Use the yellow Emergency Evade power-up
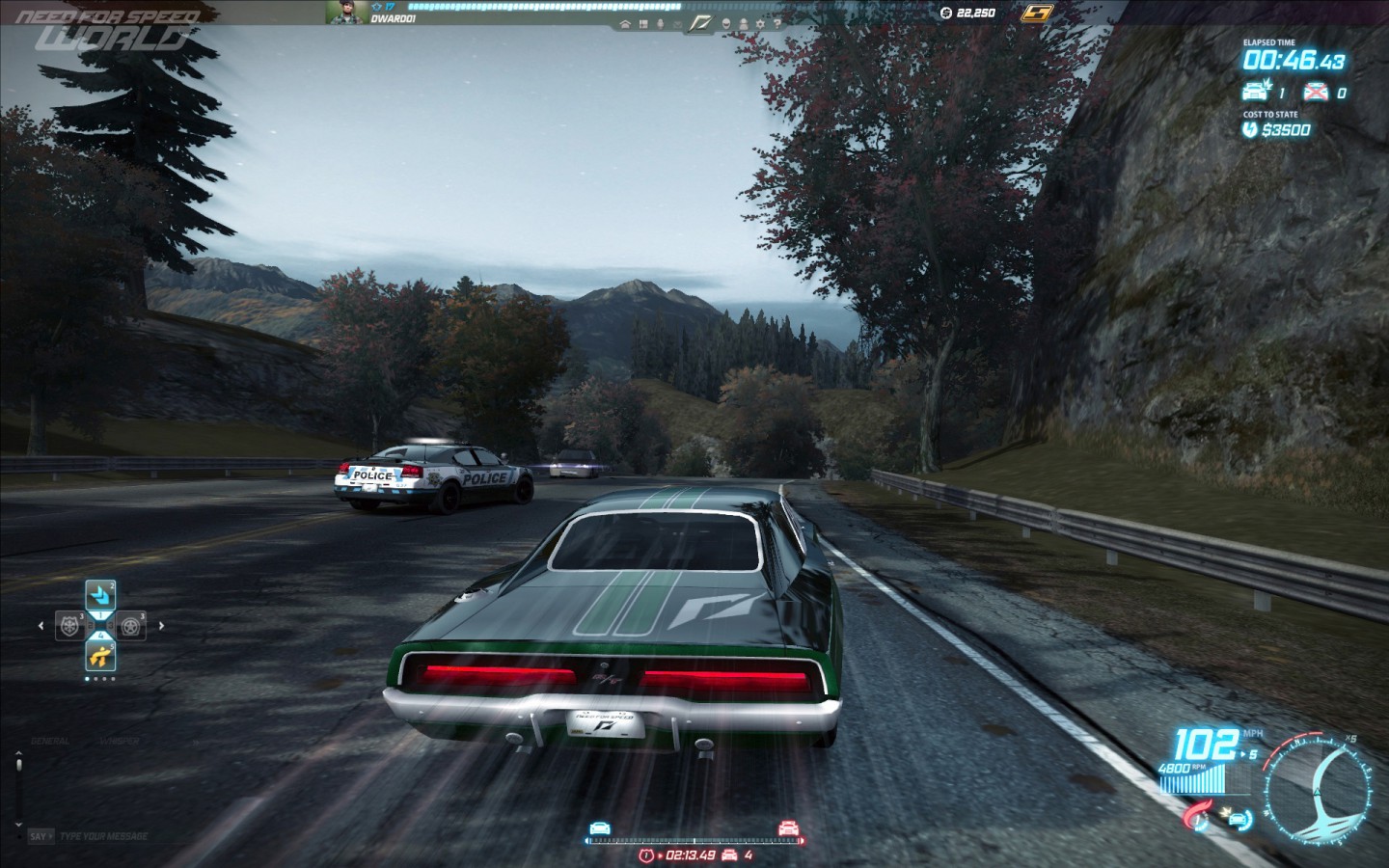This screenshot has height=868, width=1389. coord(101,656)
